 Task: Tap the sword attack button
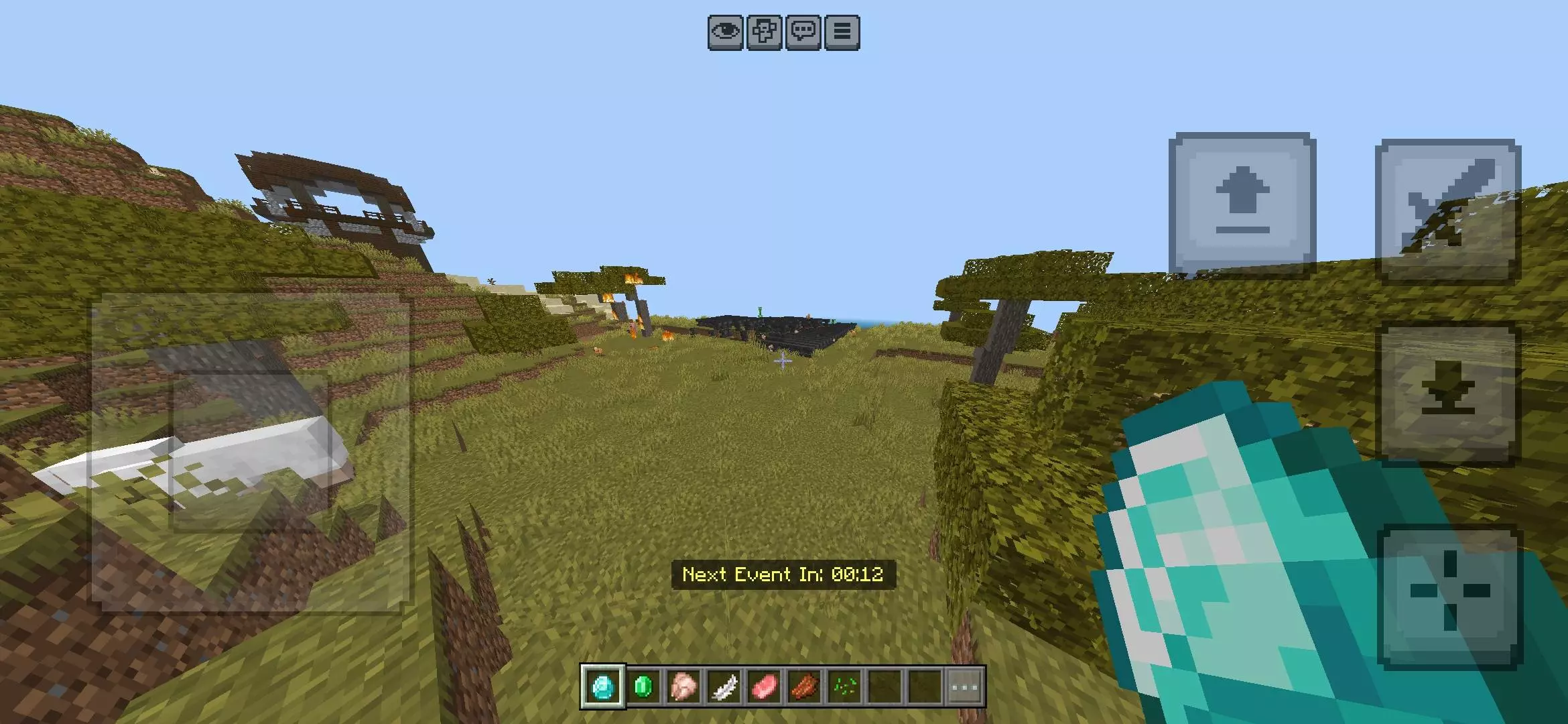click(x=1447, y=210)
